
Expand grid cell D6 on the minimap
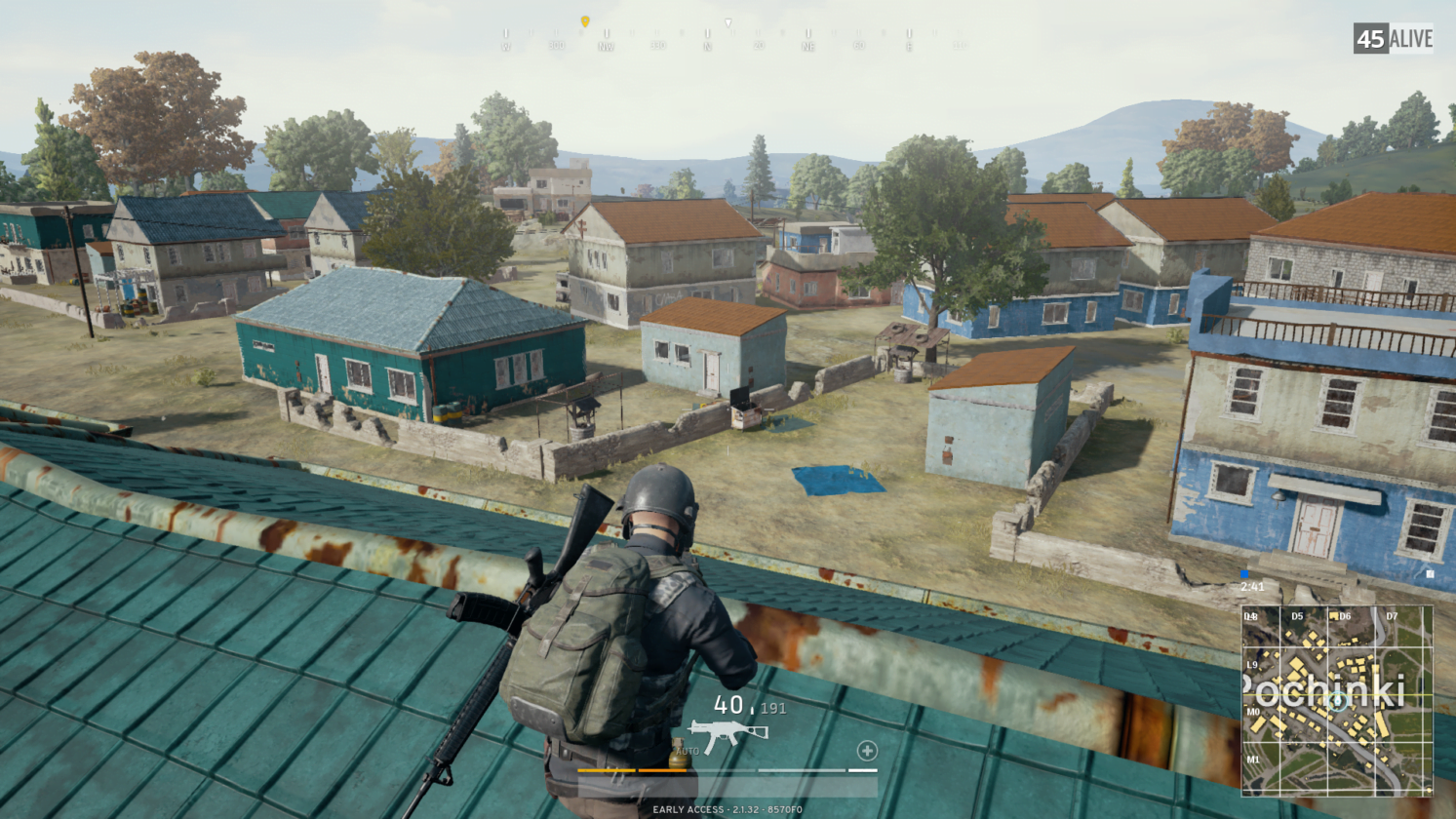click(x=1346, y=616)
